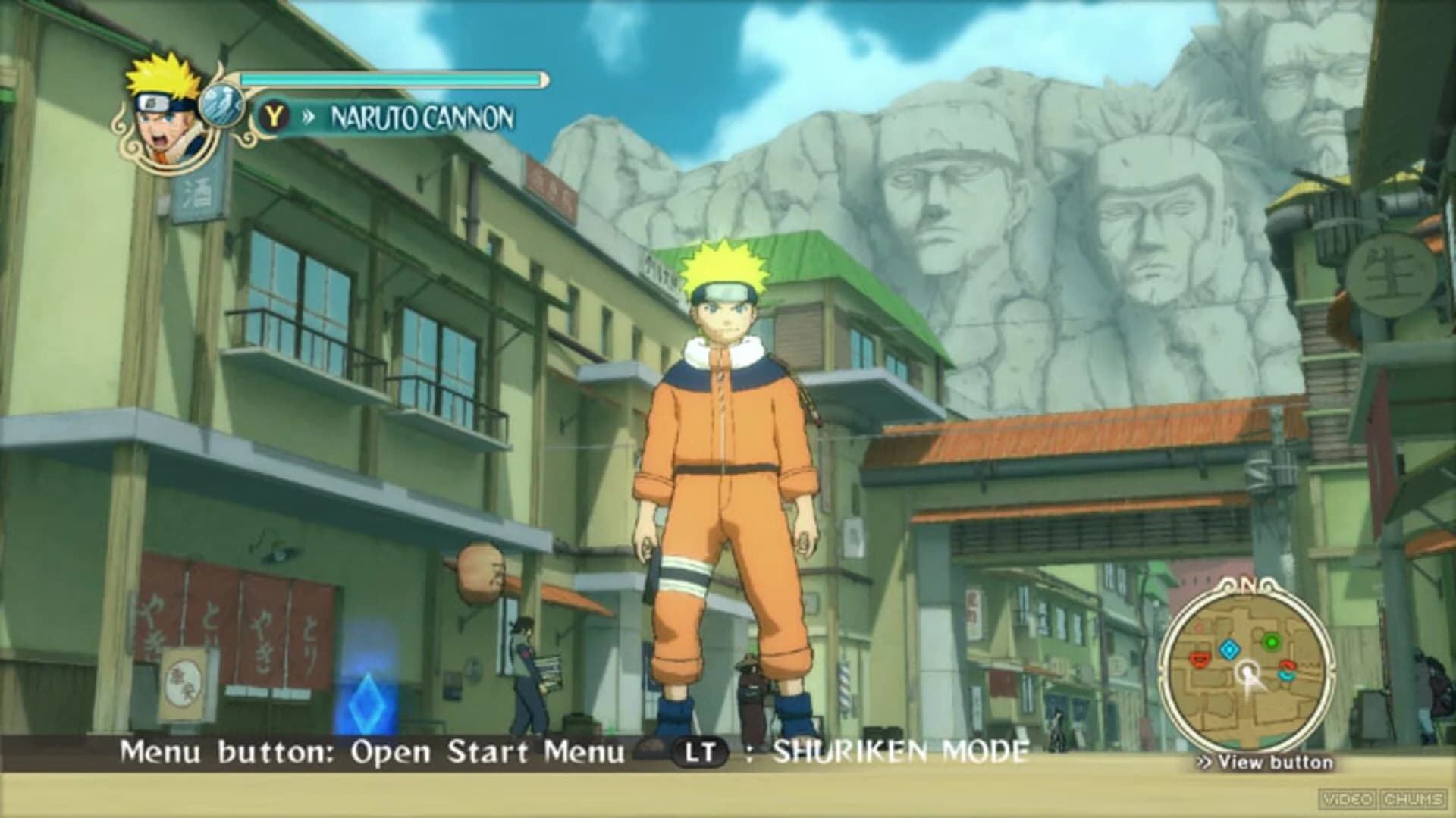
Task: Select the player arrow in the minimap center
Action: [x=1248, y=672]
